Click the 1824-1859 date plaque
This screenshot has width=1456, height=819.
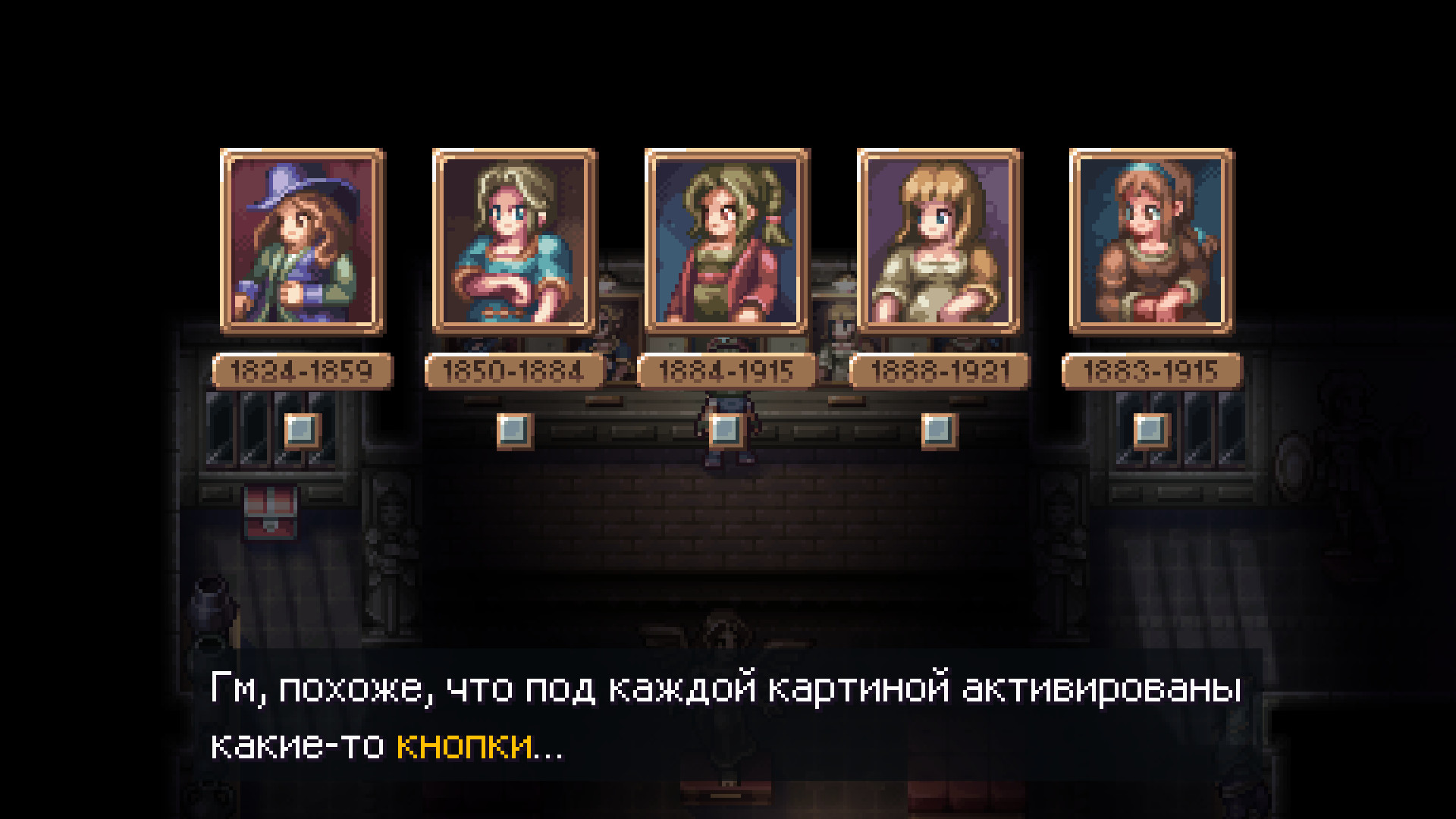pos(300,371)
